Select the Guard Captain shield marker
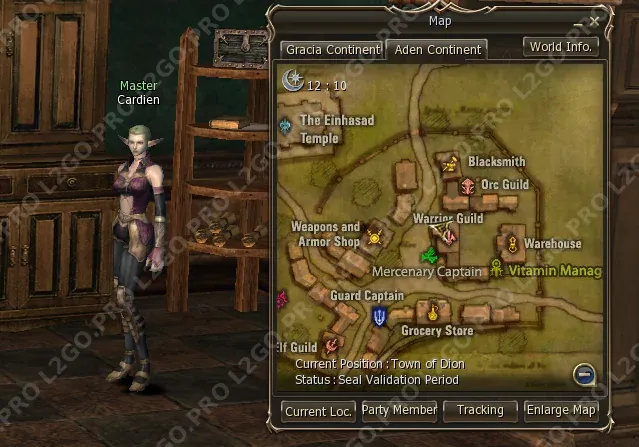The image size is (639, 447). (x=381, y=316)
